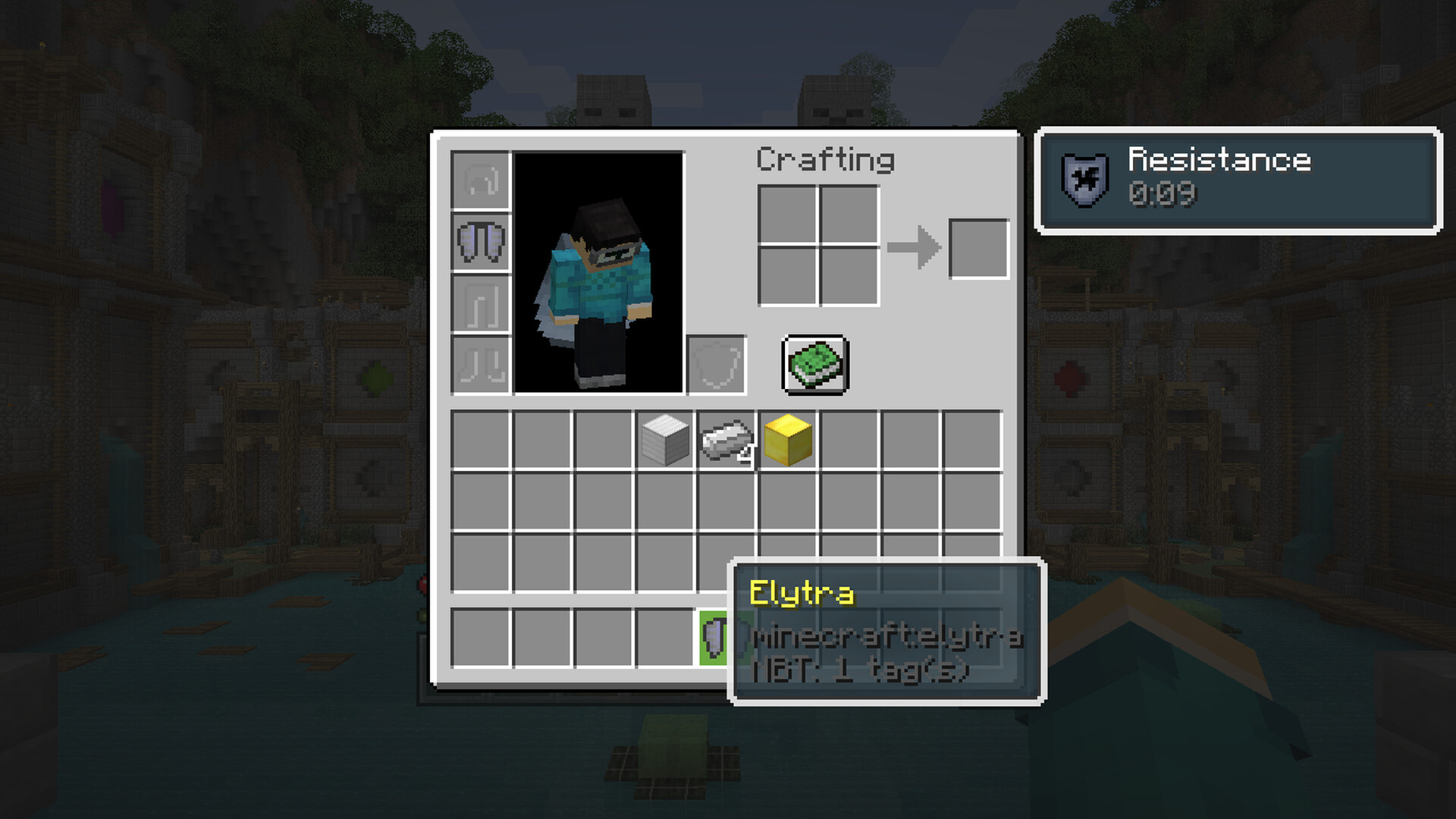Click the empty boots armor slot

pos(481,365)
